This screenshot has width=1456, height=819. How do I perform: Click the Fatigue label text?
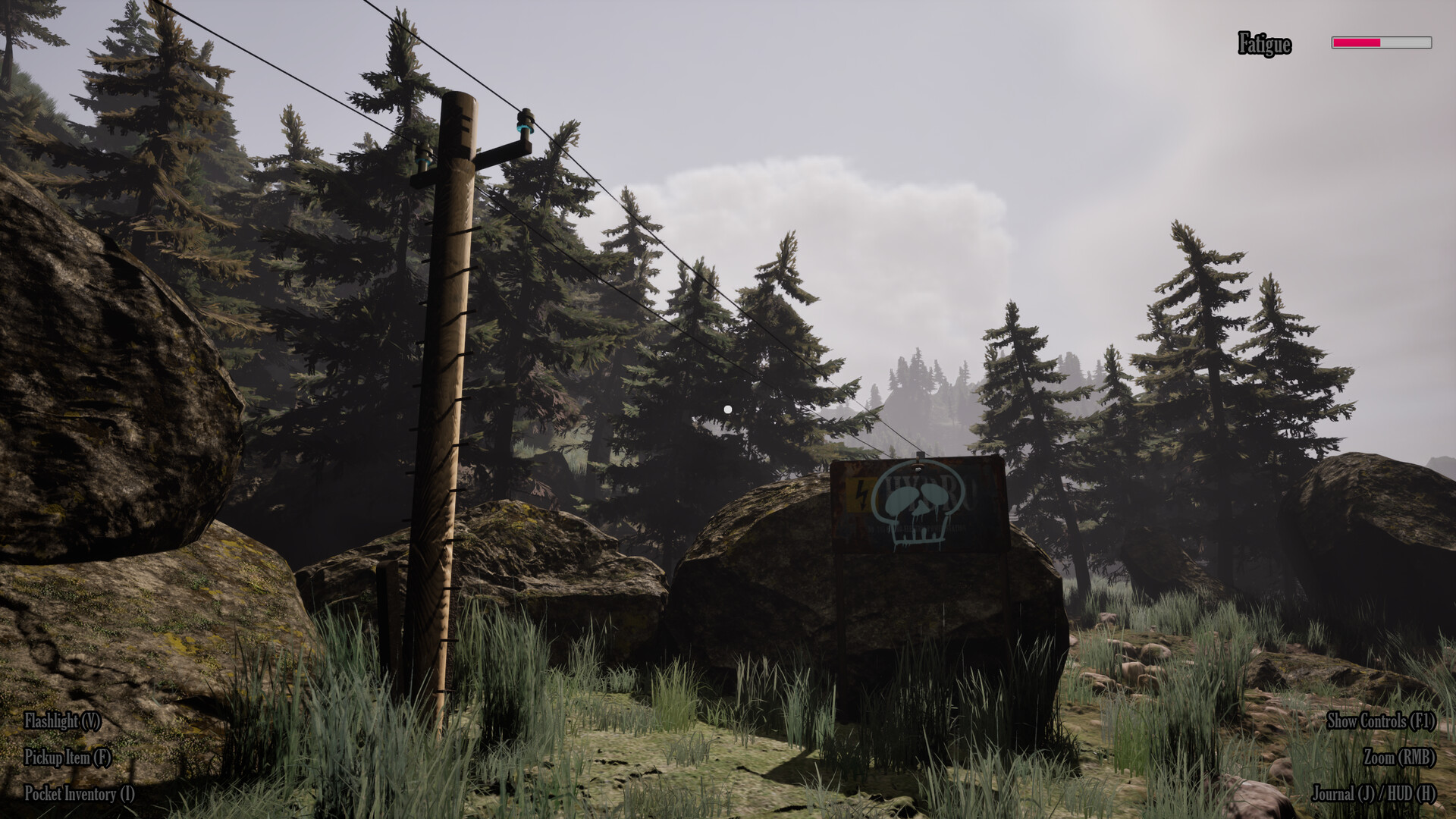pos(1263,43)
